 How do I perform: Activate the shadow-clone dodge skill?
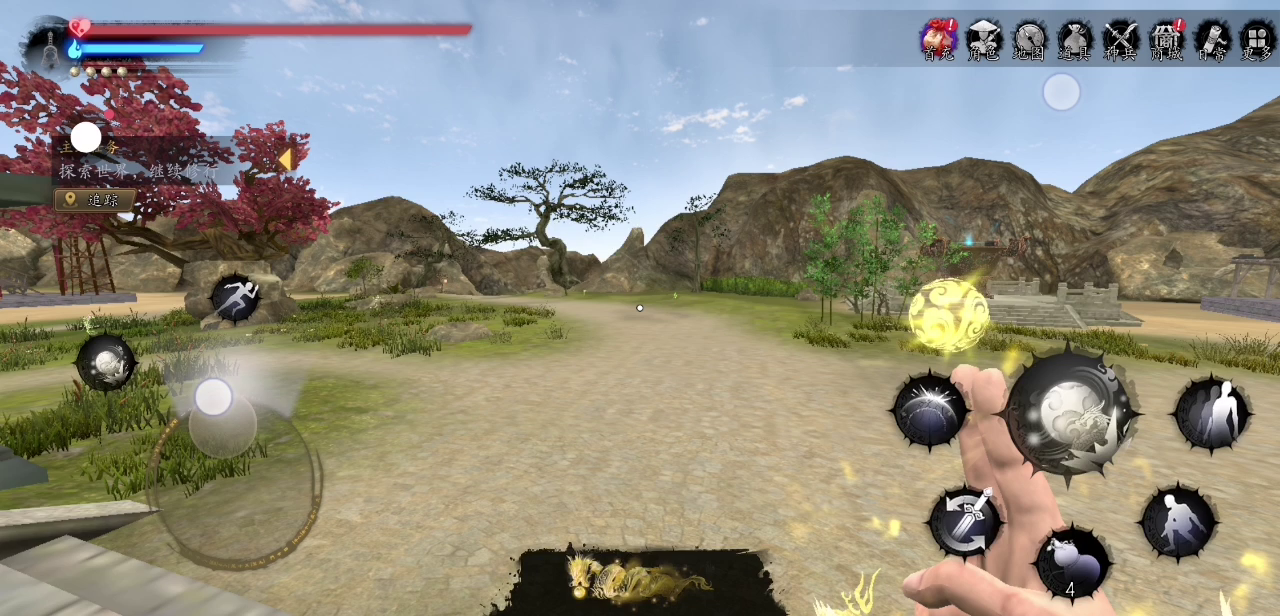point(1212,413)
